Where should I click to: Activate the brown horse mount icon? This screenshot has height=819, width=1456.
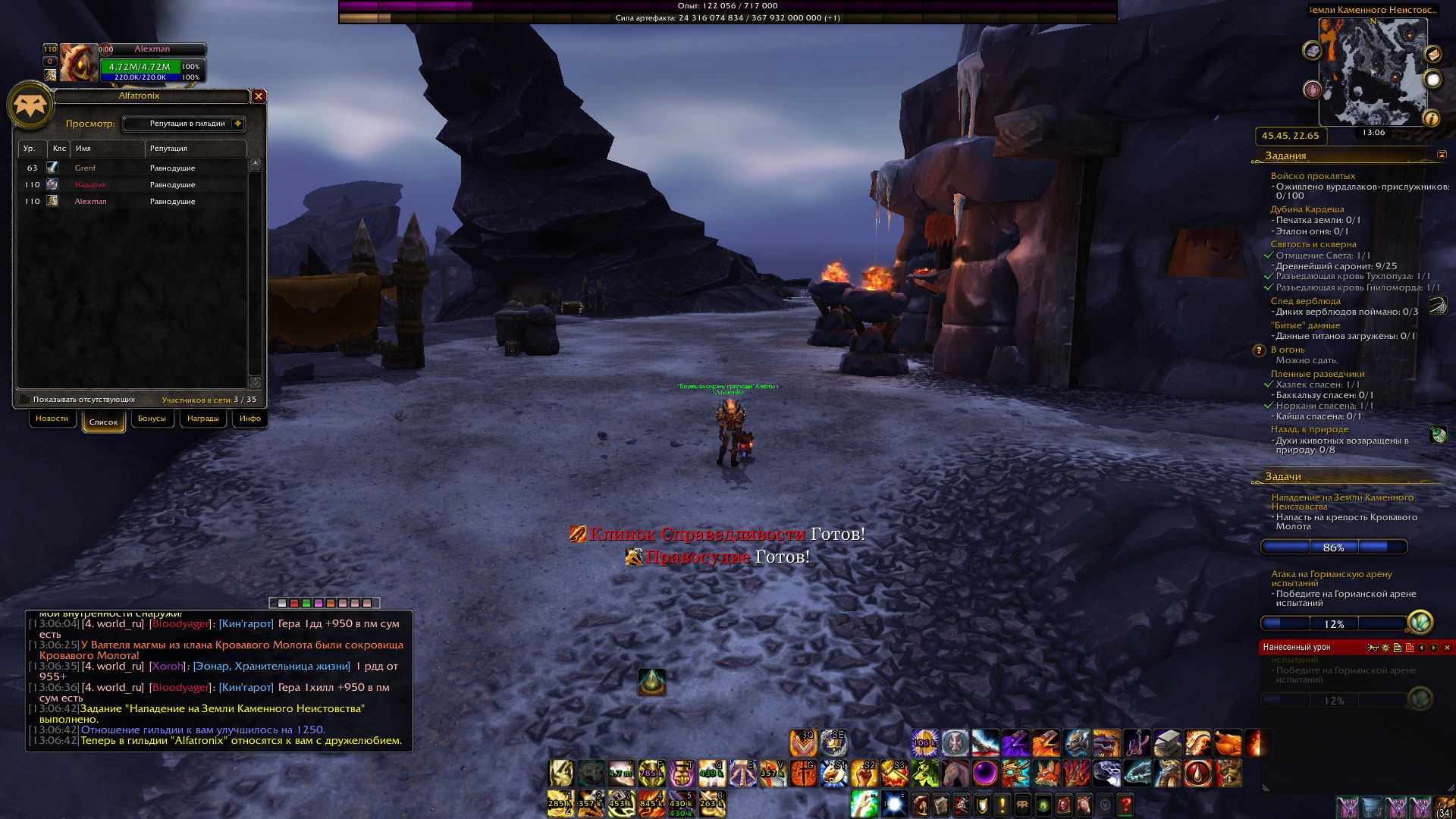[x=955, y=773]
